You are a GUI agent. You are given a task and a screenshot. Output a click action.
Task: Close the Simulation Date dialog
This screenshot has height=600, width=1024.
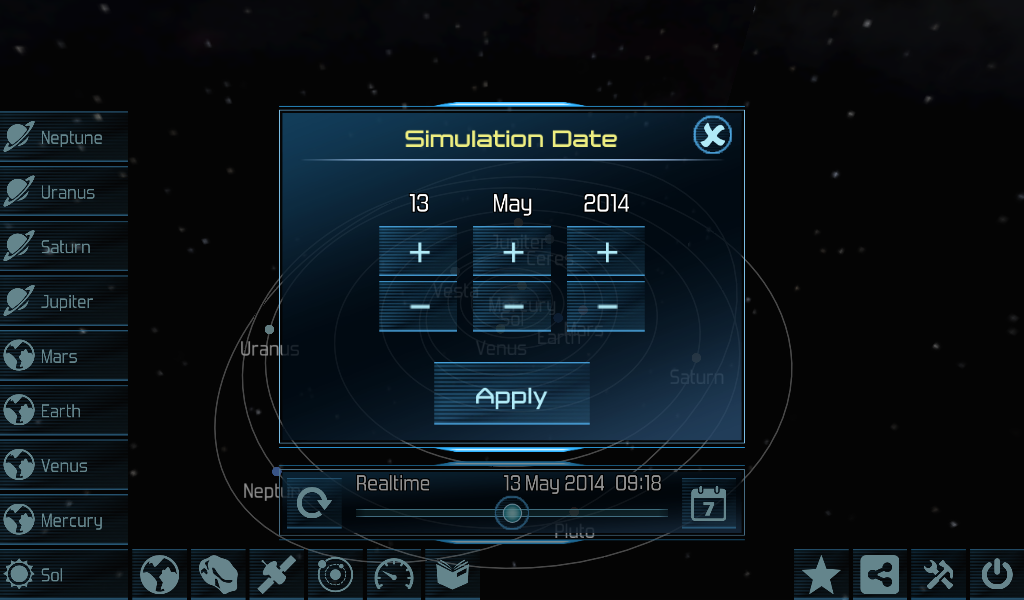tap(713, 135)
